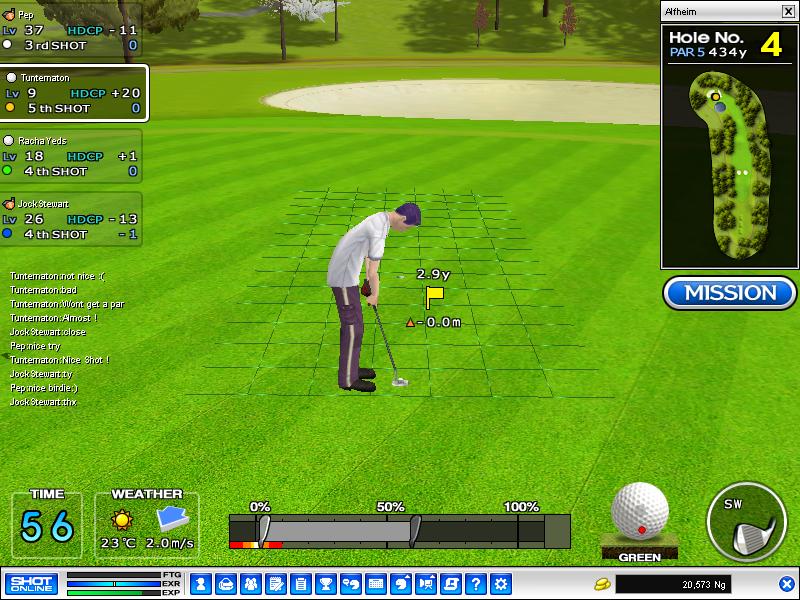Open the question mark help icon
The height and width of the screenshot is (600, 800).
point(477,583)
